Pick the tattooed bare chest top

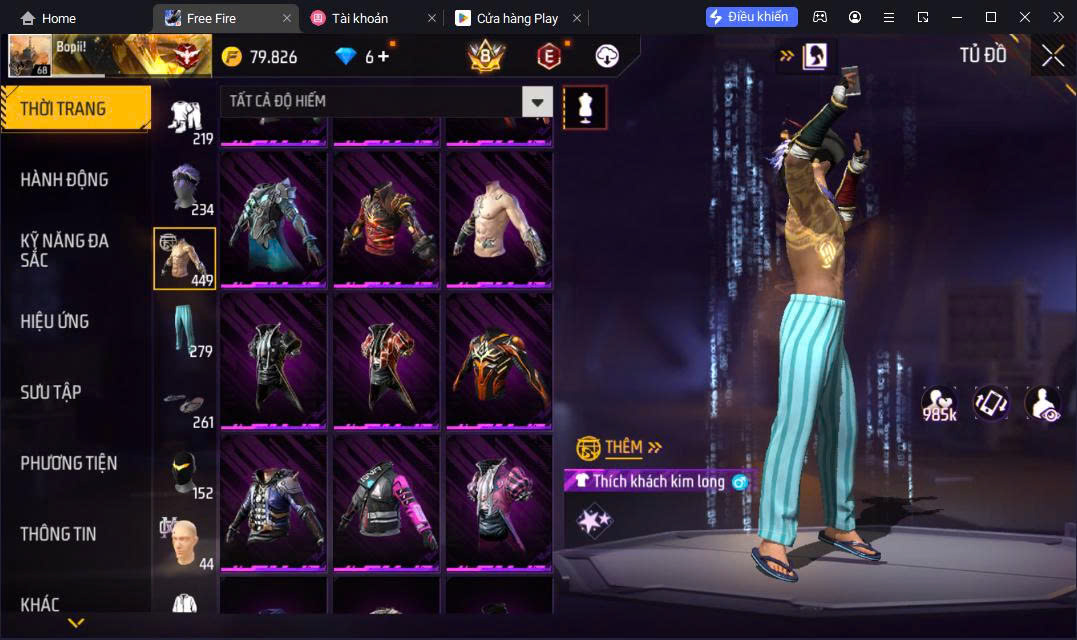(x=499, y=219)
